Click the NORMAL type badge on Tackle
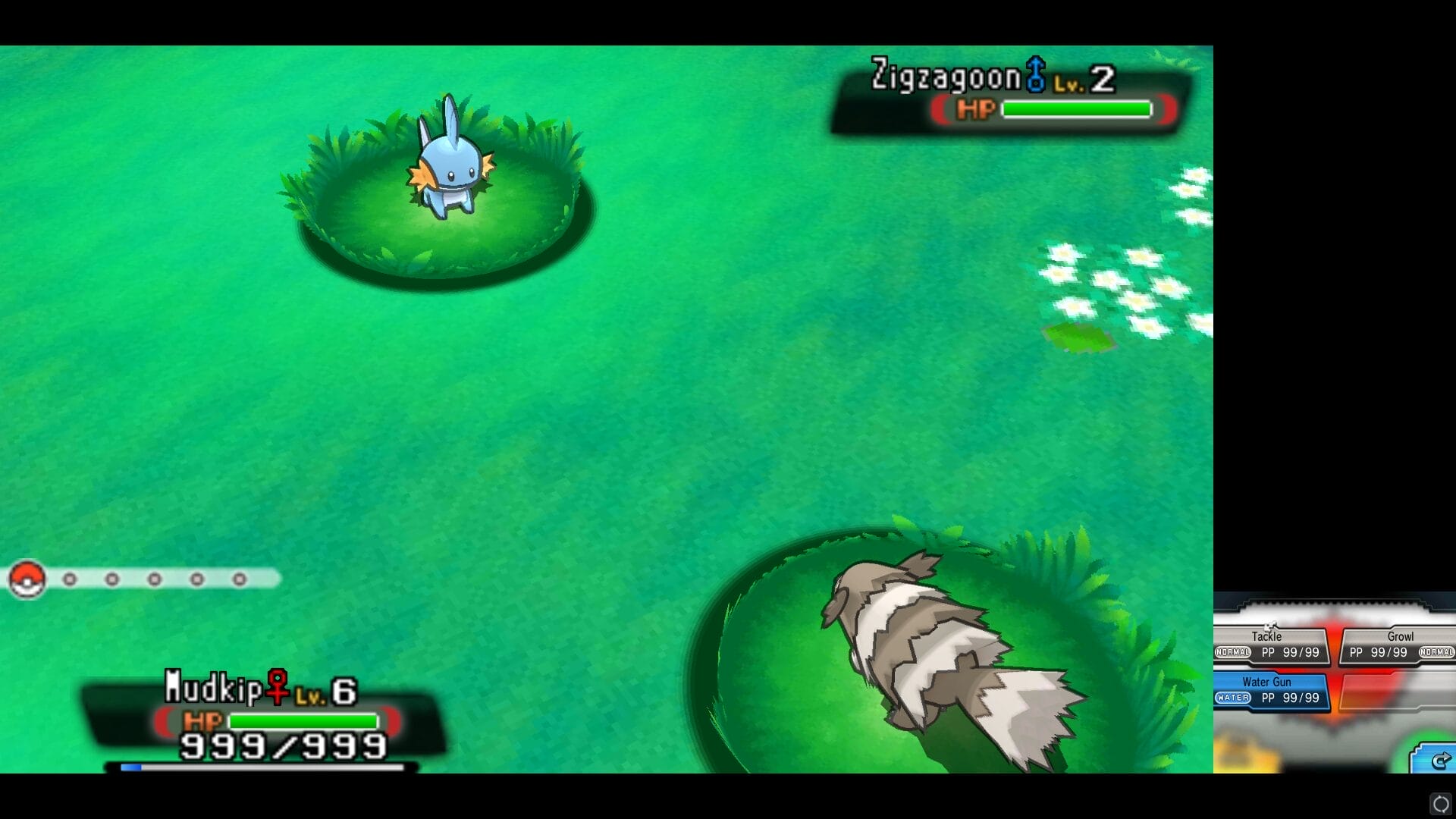 (1232, 652)
